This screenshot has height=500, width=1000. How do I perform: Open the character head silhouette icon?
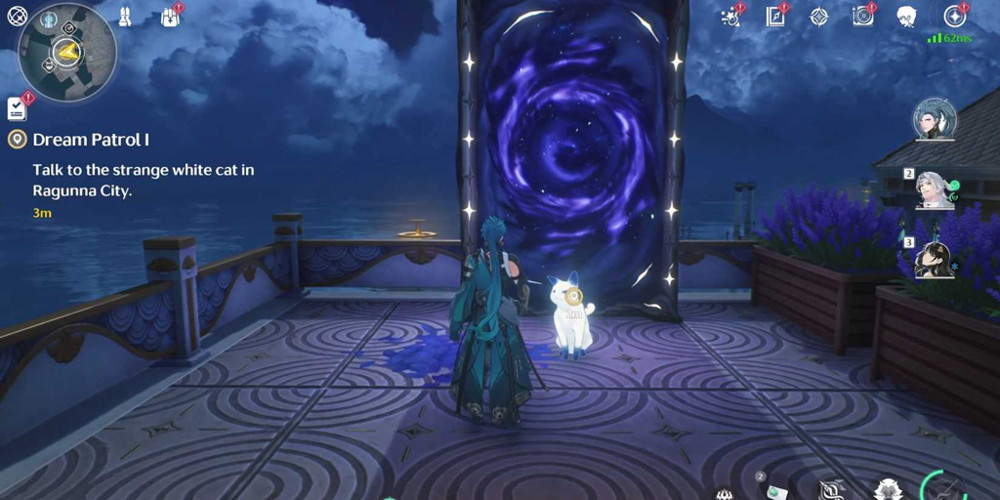[x=907, y=16]
